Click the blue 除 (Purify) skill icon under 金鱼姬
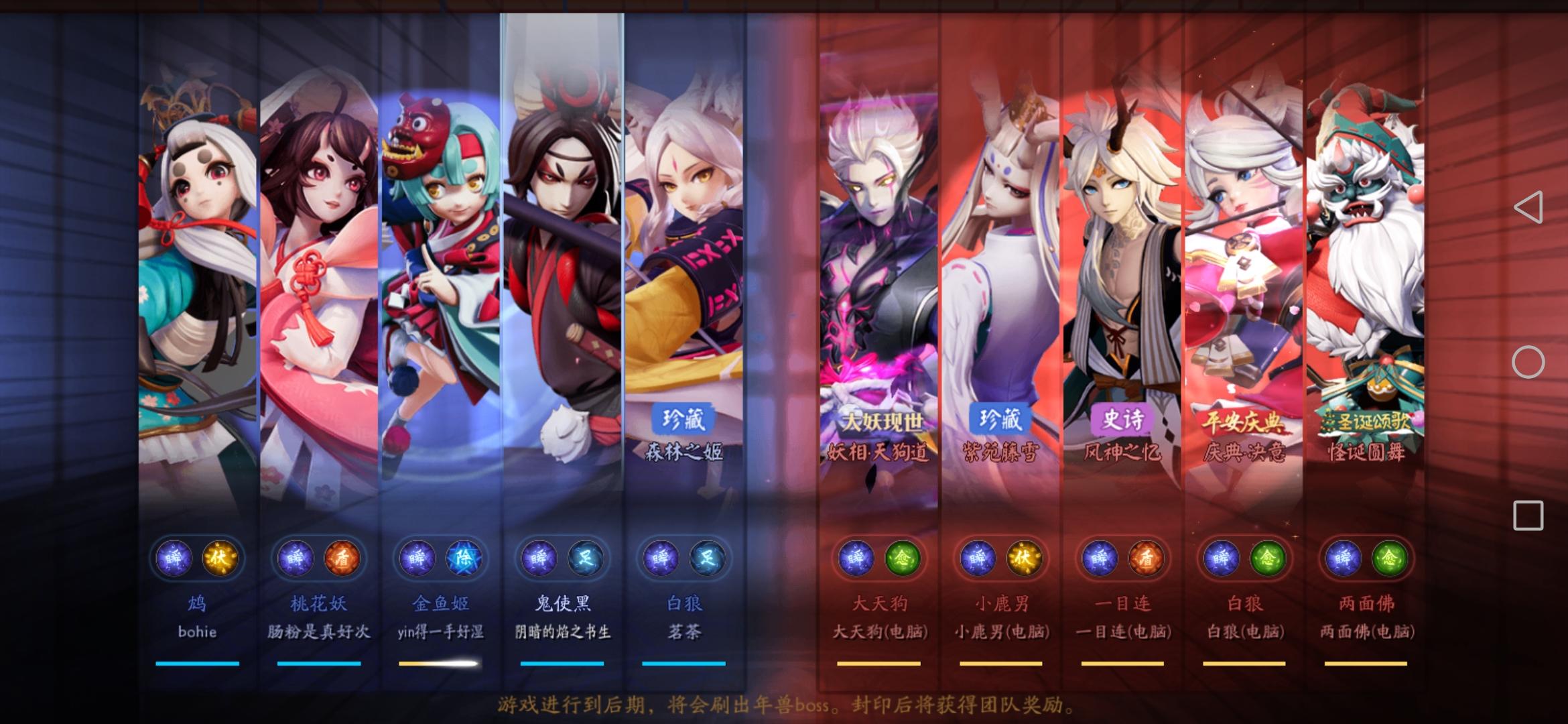 click(x=464, y=558)
